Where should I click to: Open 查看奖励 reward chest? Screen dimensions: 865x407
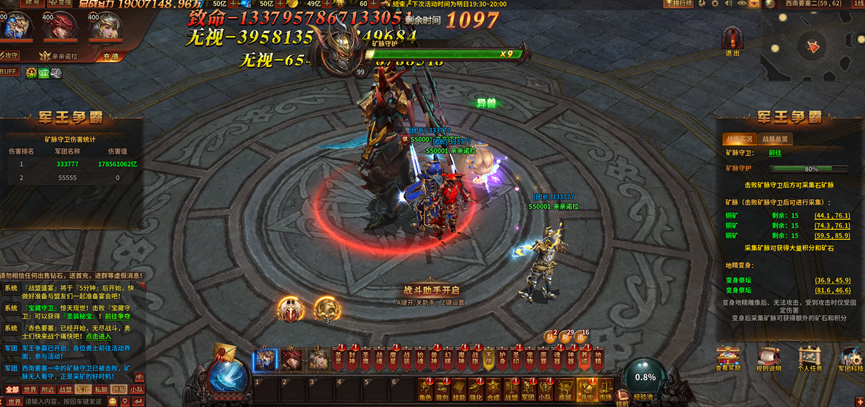tap(728, 359)
